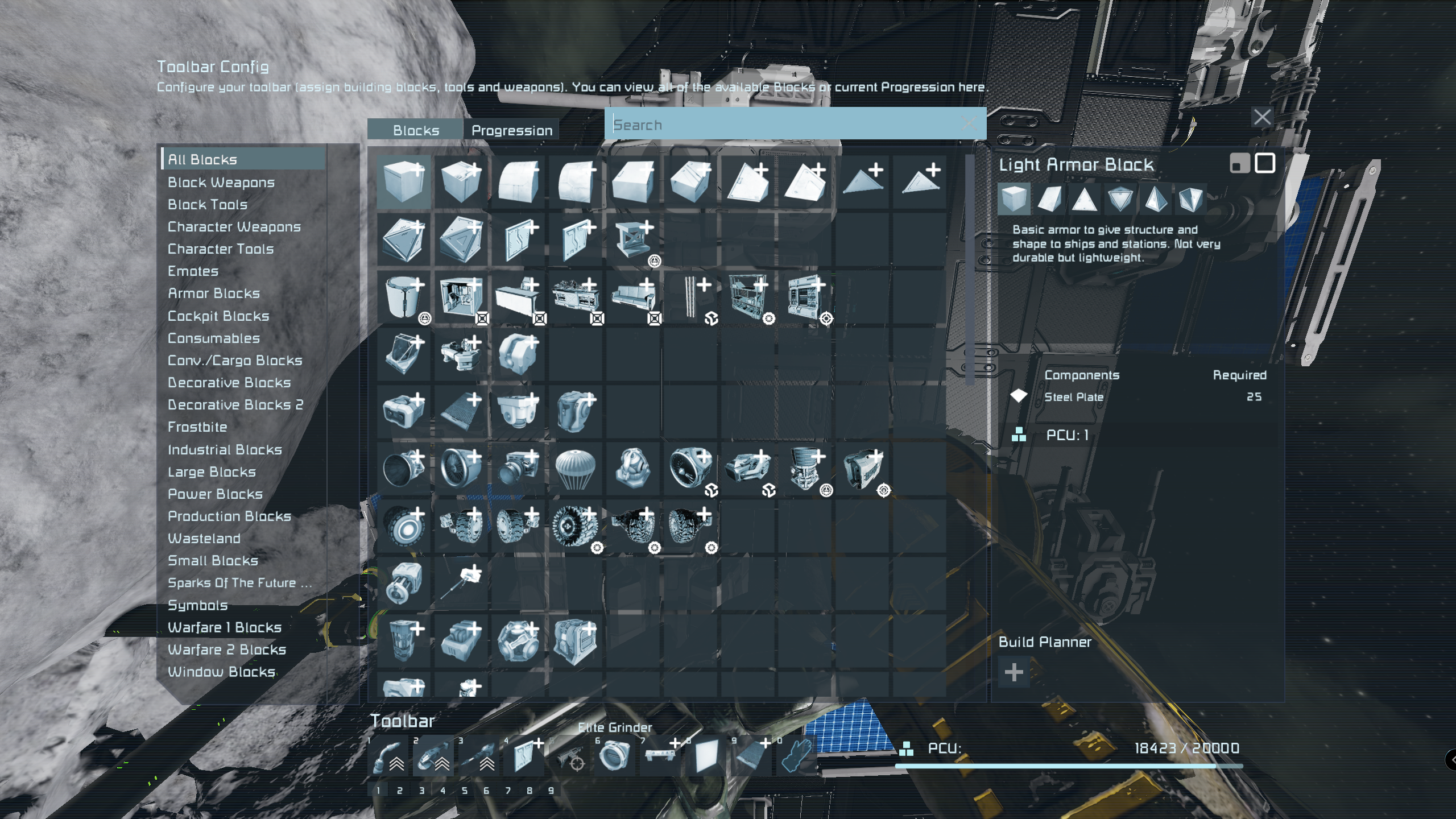Open the Cockpit Blocks category

[218, 316]
